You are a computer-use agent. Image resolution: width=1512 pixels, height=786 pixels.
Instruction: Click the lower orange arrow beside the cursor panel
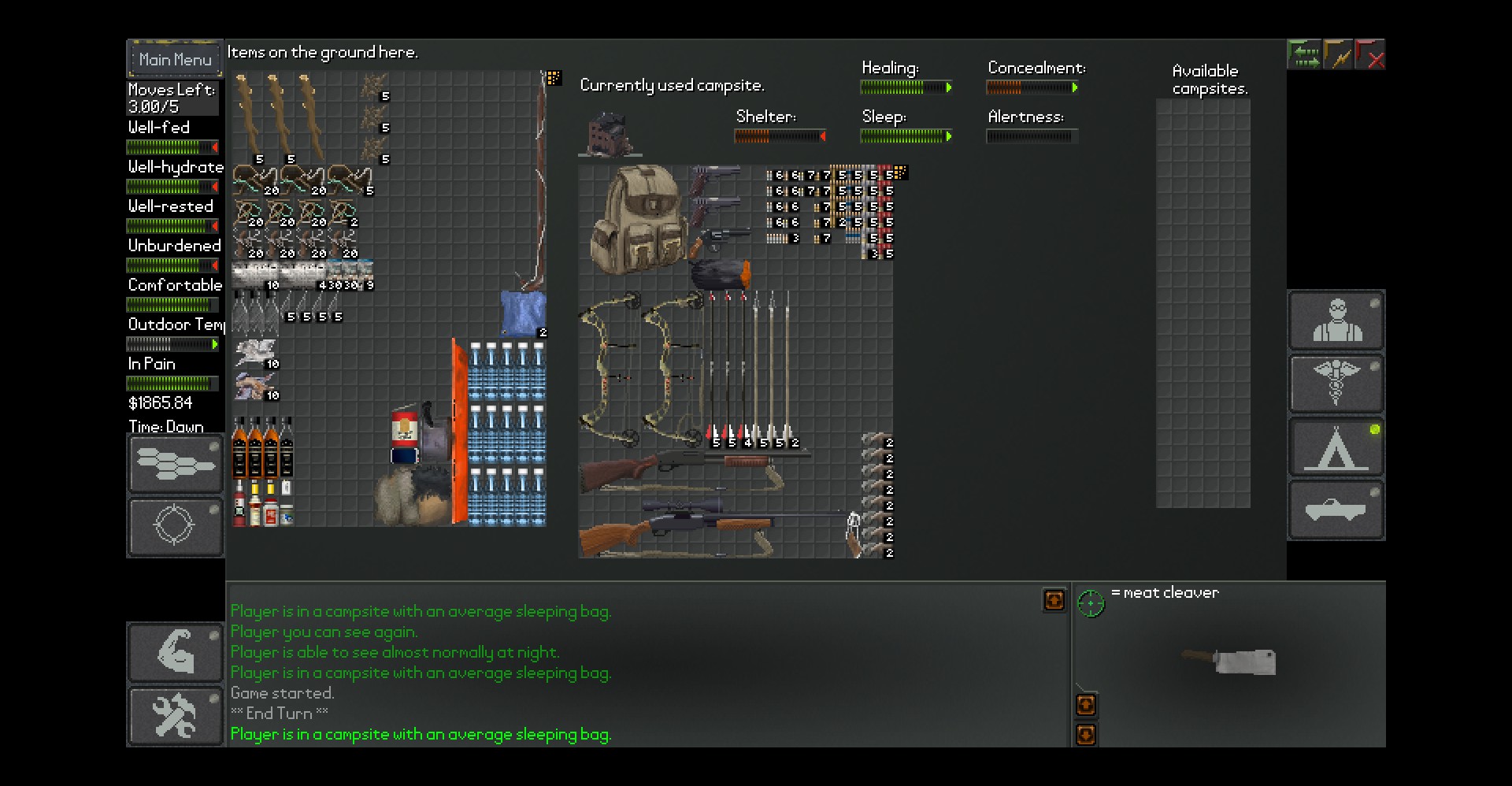pyautogui.click(x=1086, y=735)
